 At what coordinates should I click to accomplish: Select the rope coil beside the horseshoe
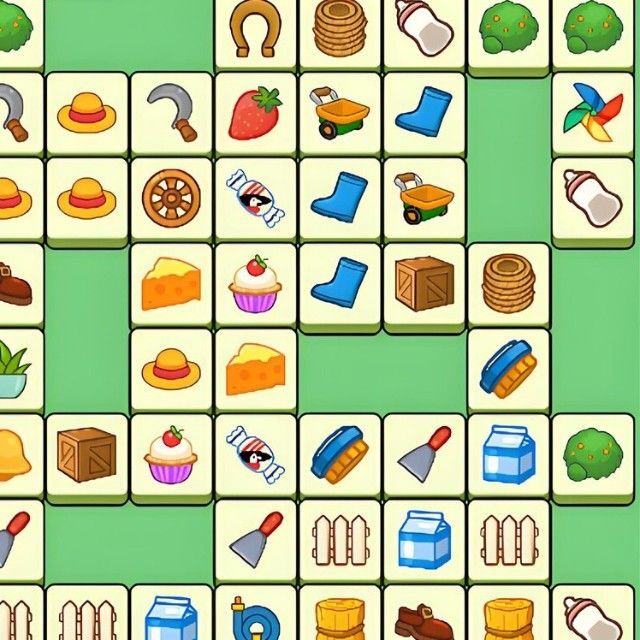pos(340,30)
